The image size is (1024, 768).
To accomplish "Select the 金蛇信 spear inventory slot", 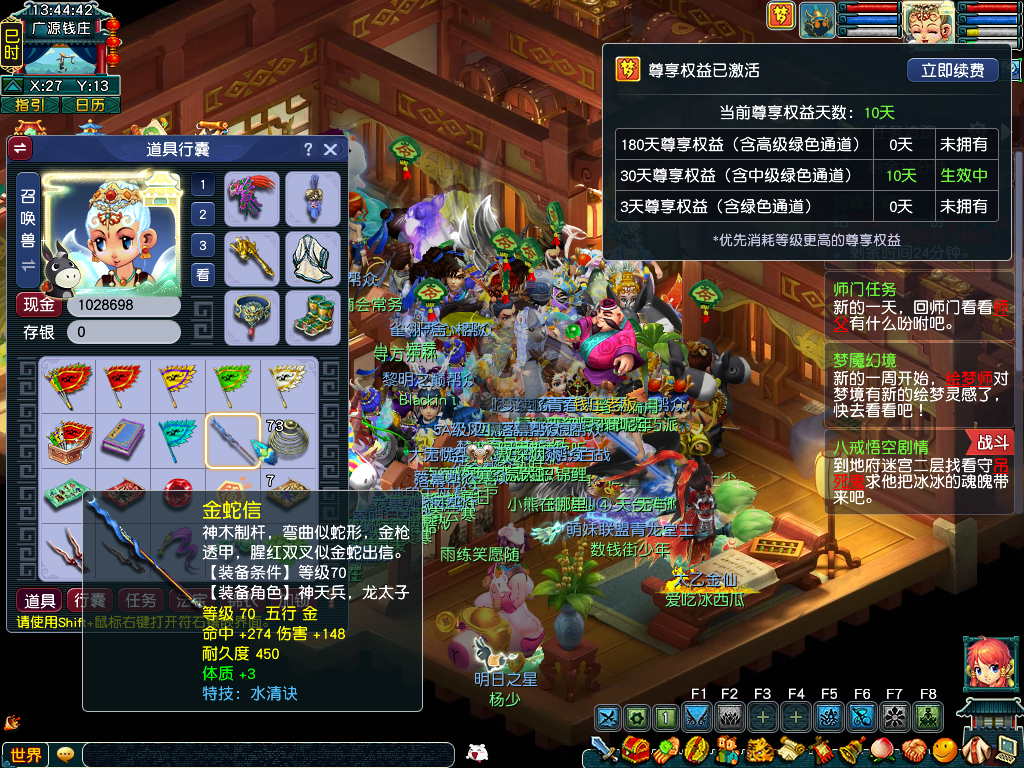I will [x=233, y=440].
